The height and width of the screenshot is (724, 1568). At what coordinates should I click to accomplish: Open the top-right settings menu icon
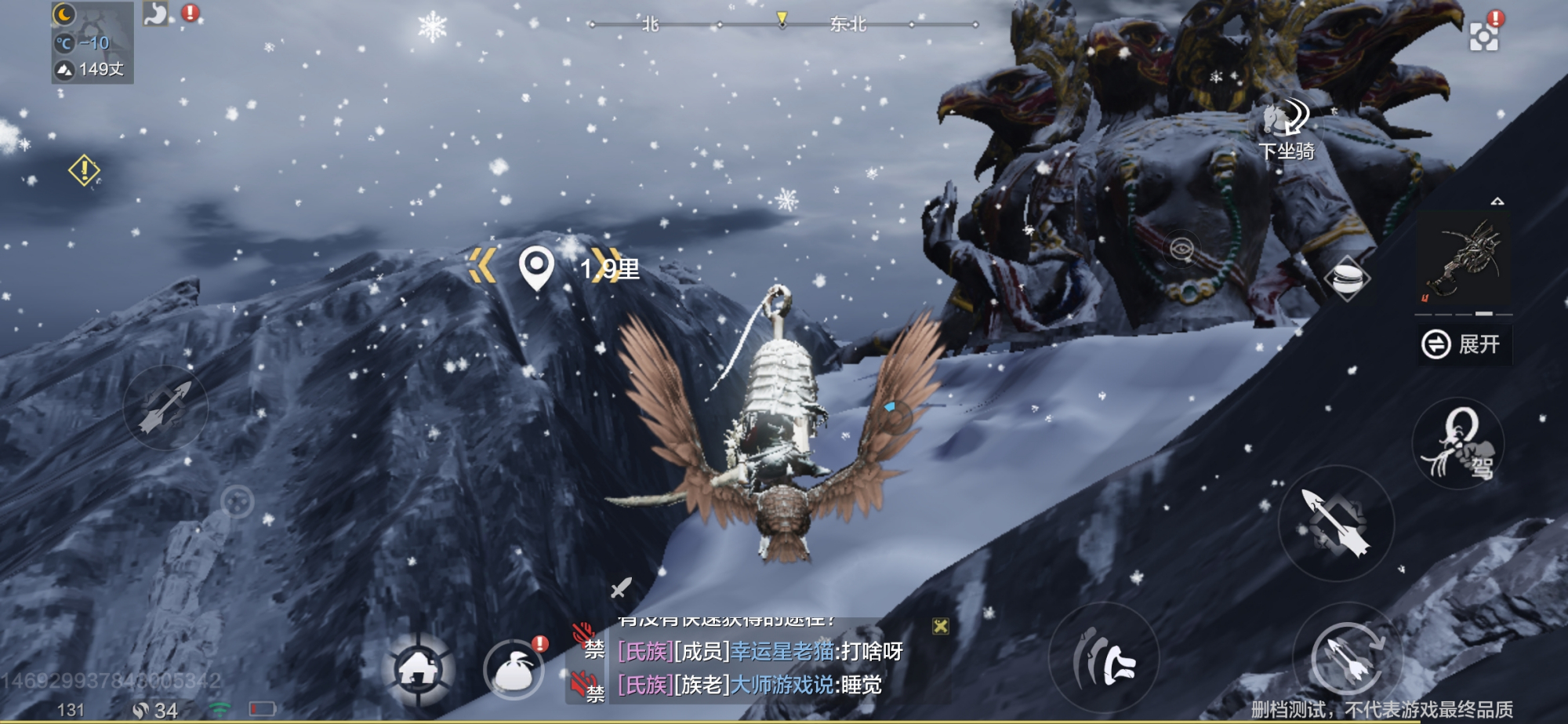[1483, 36]
